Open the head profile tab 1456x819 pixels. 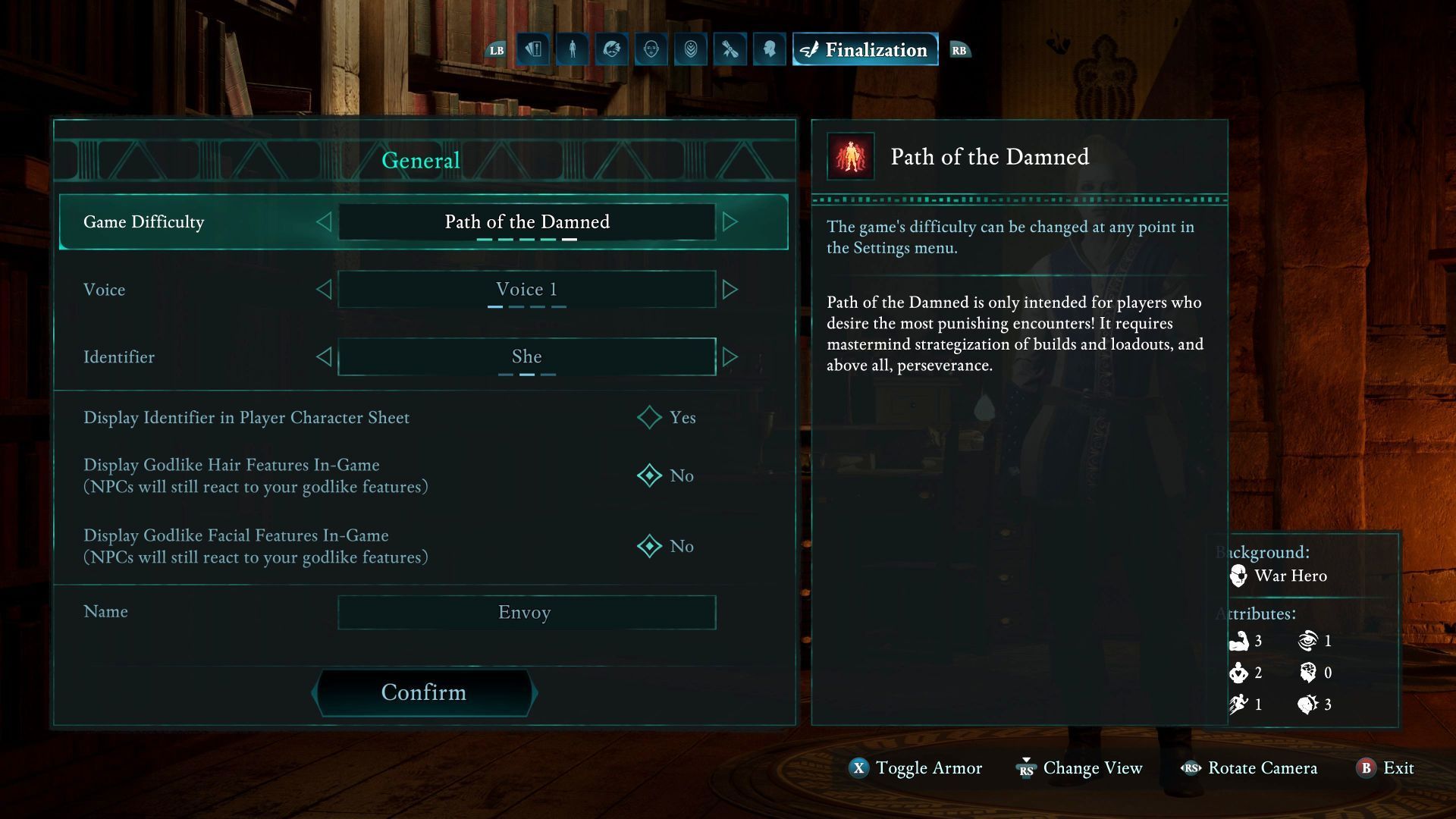pyautogui.click(x=770, y=49)
